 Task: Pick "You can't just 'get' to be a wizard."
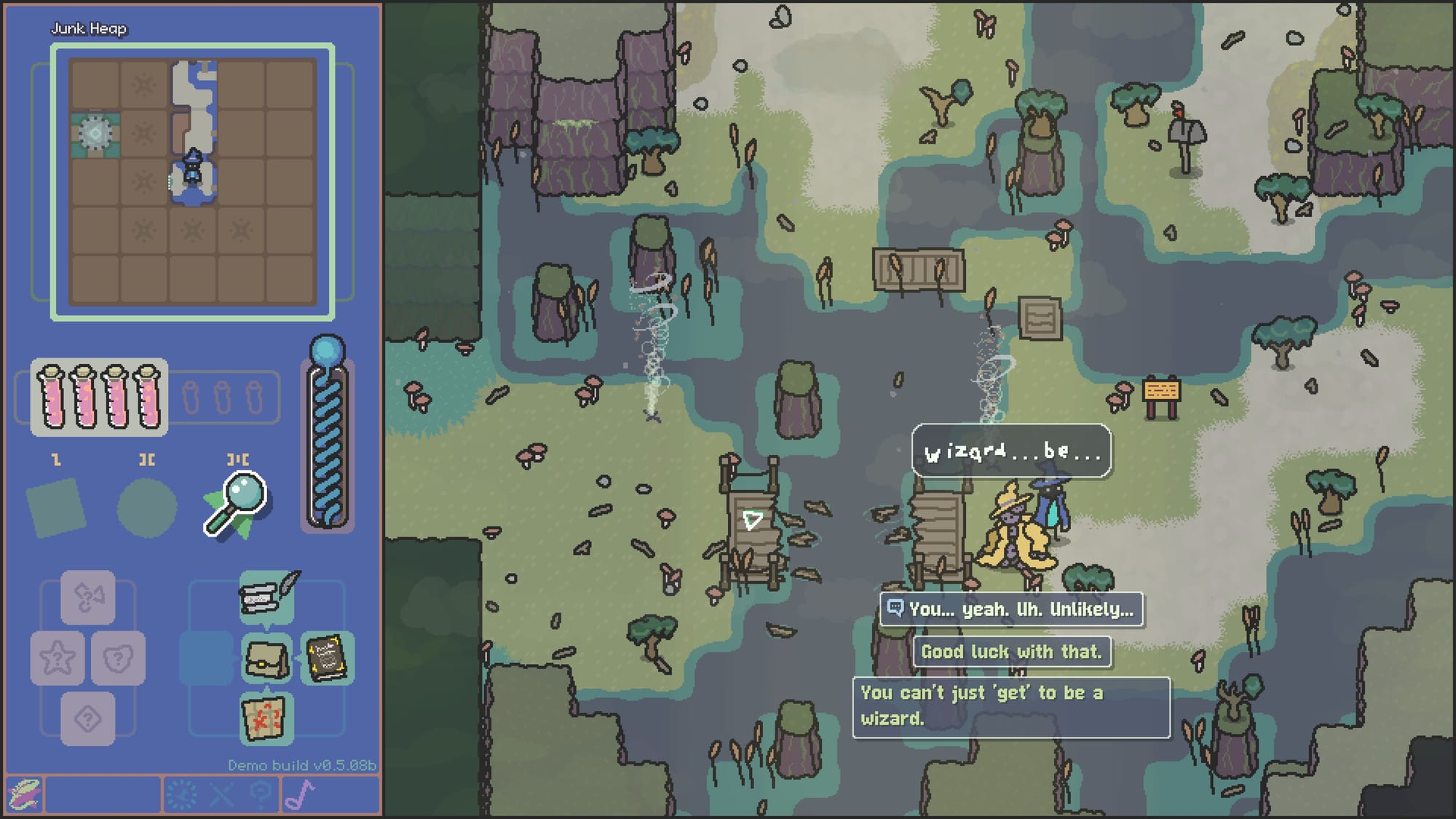[1010, 706]
